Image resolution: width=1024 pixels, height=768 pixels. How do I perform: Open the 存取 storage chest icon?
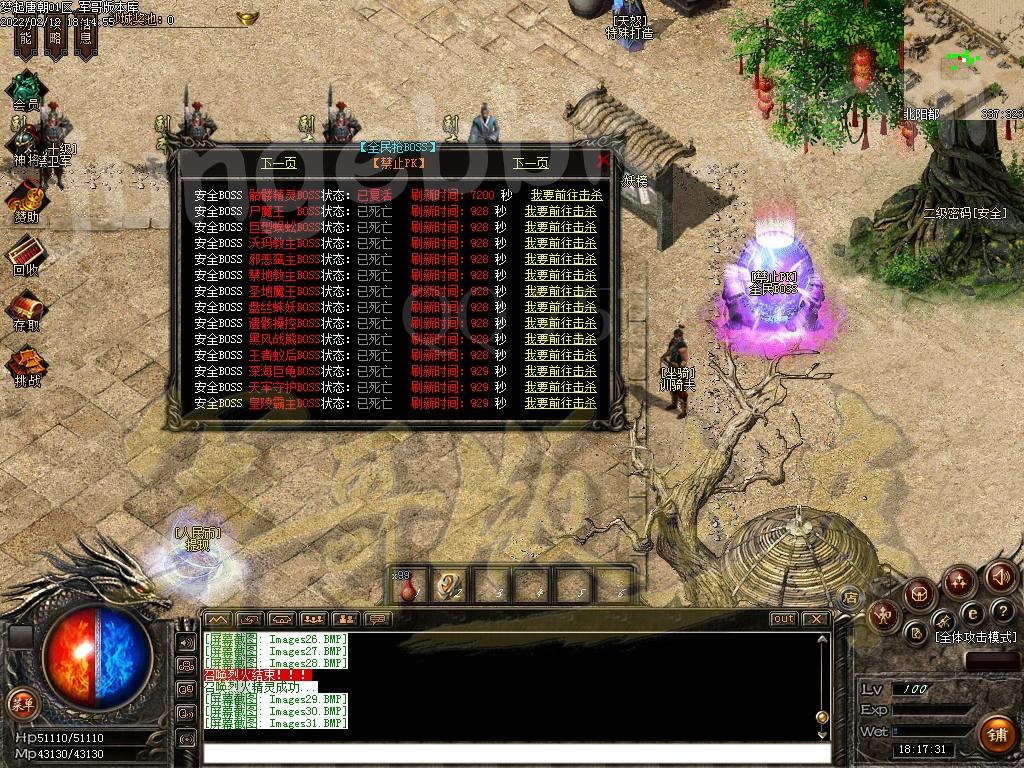(x=26, y=308)
